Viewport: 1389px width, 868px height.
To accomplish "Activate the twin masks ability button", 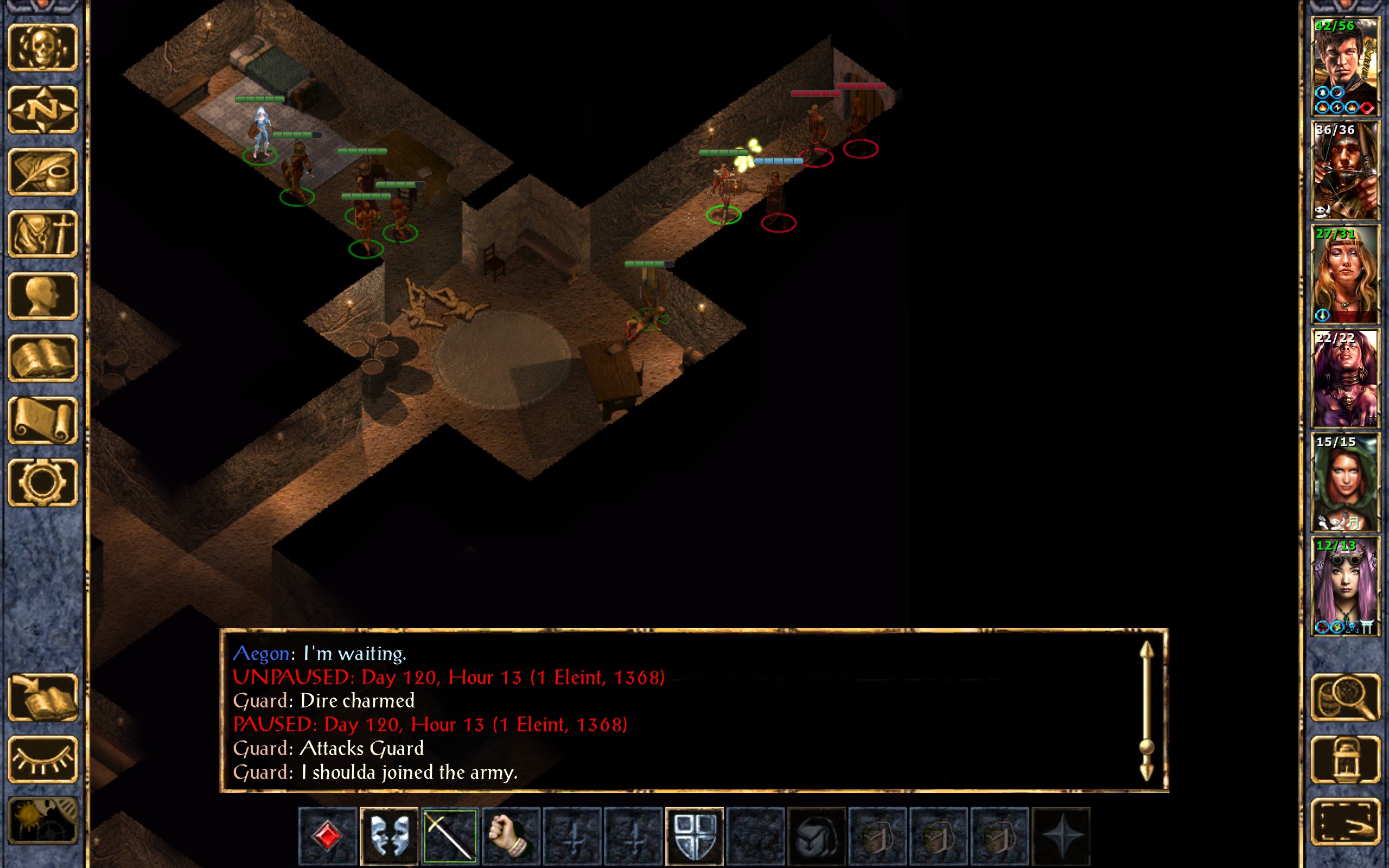I will coord(388,836).
